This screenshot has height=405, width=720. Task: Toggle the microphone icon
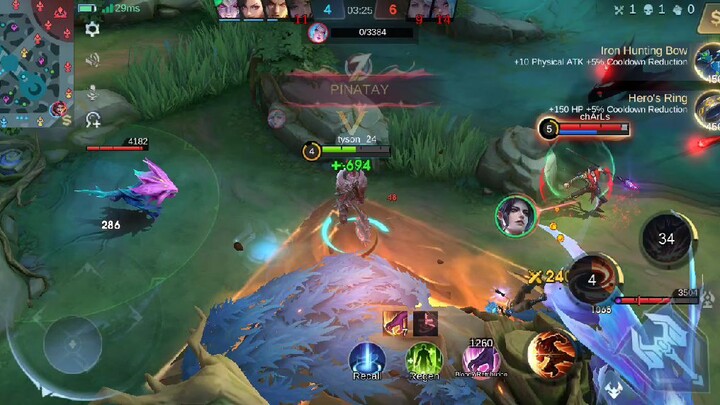coord(93,91)
